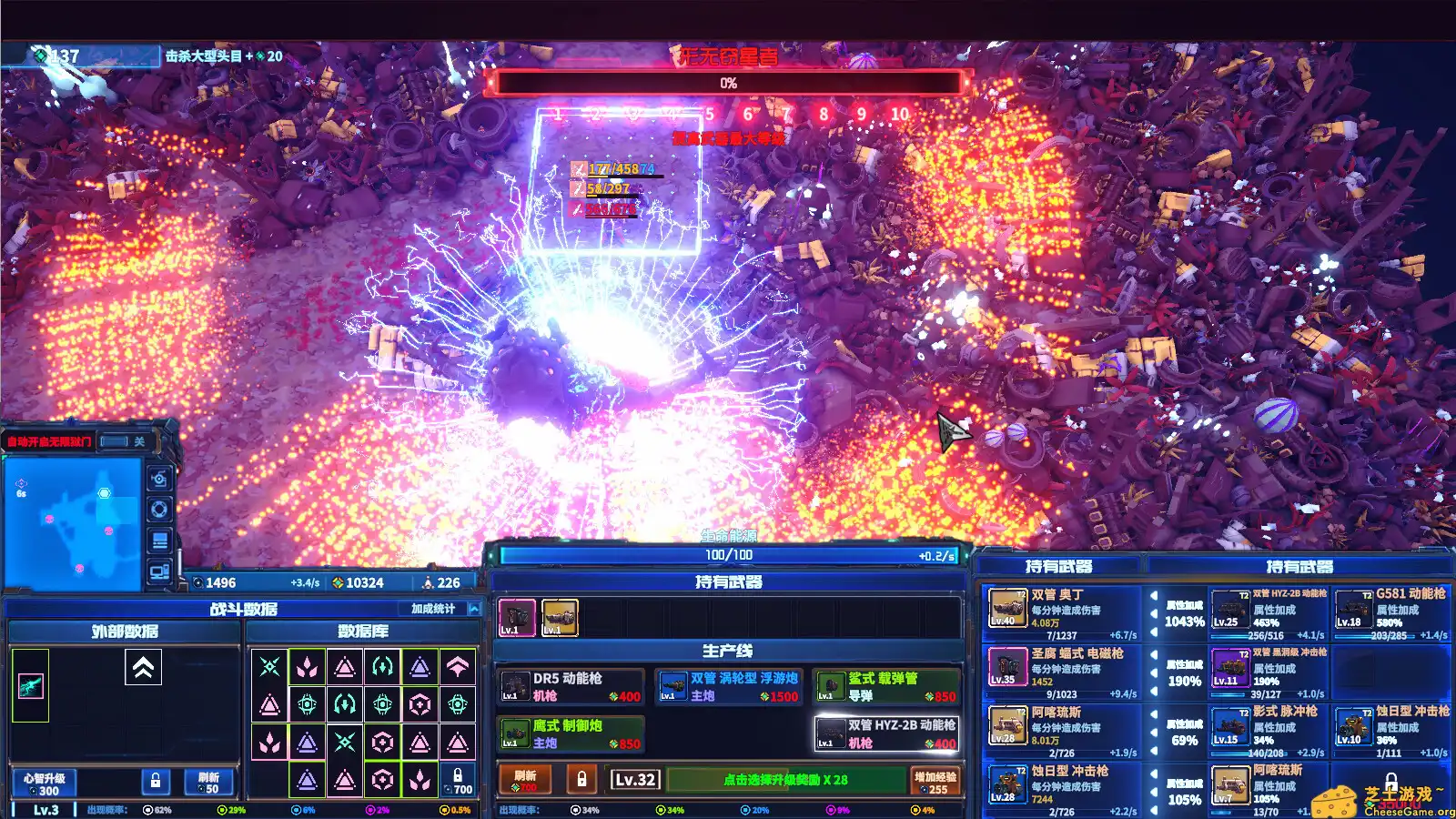This screenshot has width=1456, height=819.
Task: Collapse the 战斗数据 panel with the chevron arrow
Action: pos(474,609)
